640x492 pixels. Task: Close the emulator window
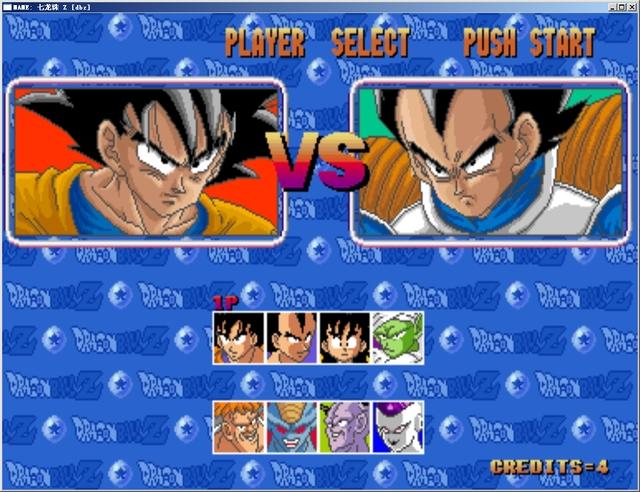(631, 6)
